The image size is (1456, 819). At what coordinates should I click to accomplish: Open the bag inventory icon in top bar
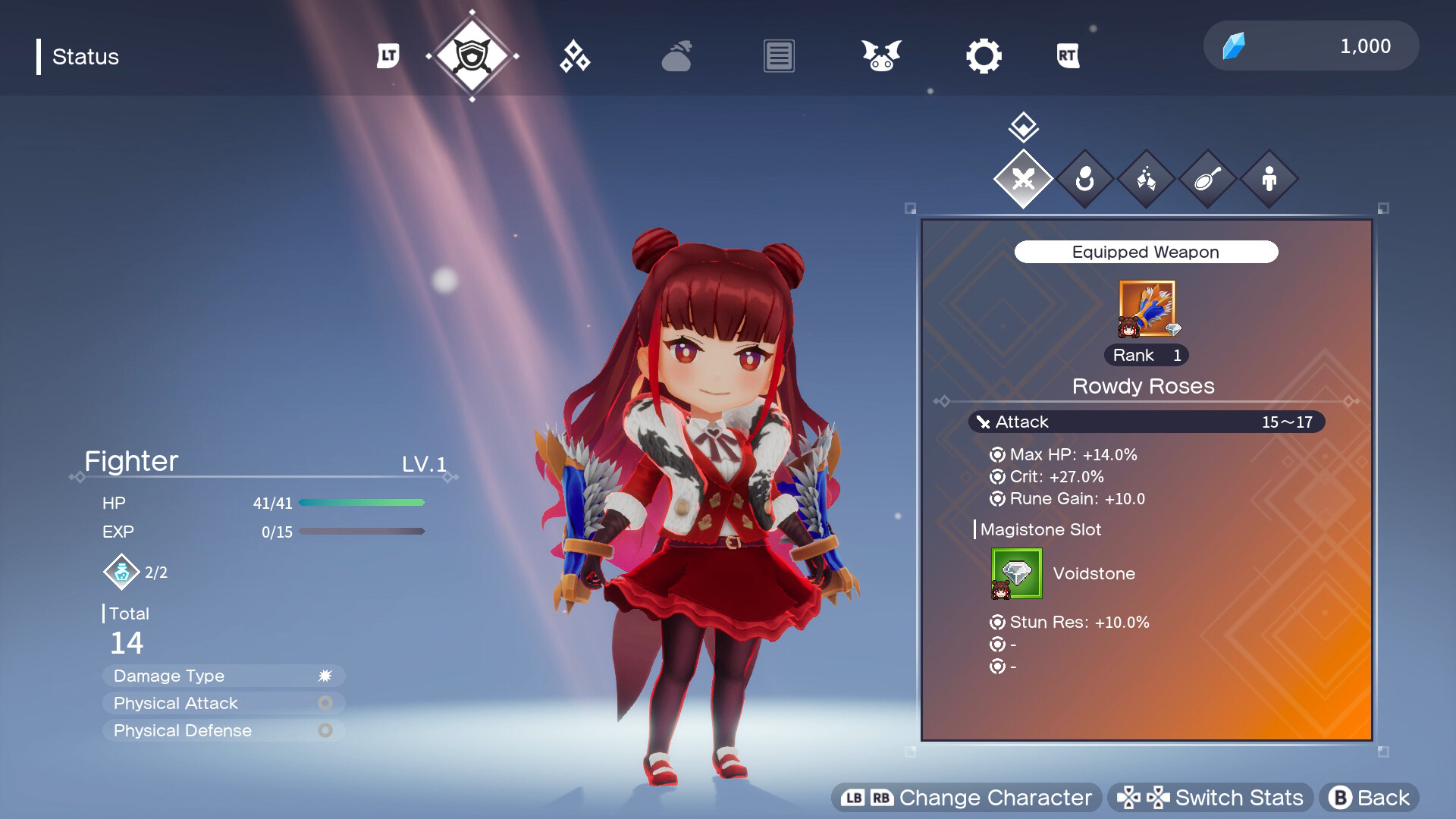(677, 55)
